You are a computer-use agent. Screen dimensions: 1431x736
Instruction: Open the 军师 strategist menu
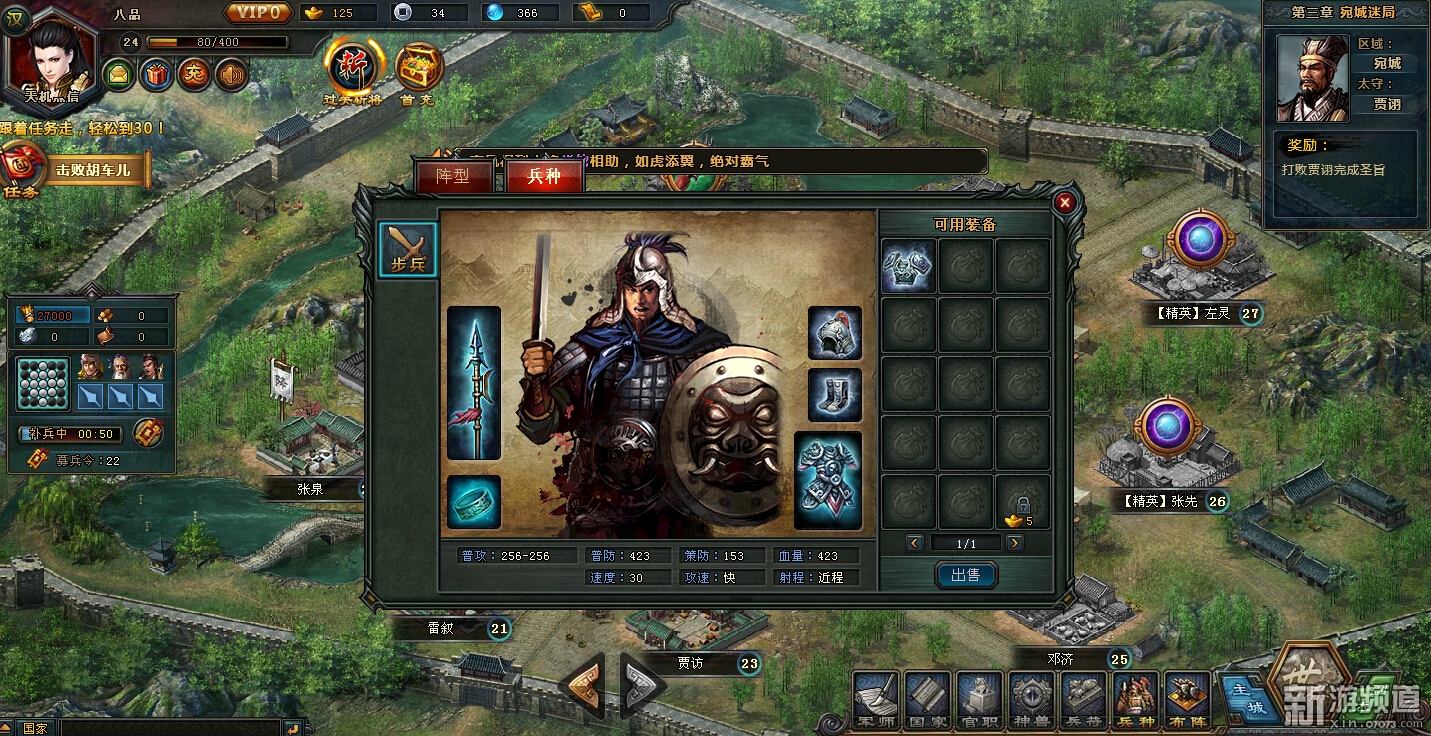(876, 699)
